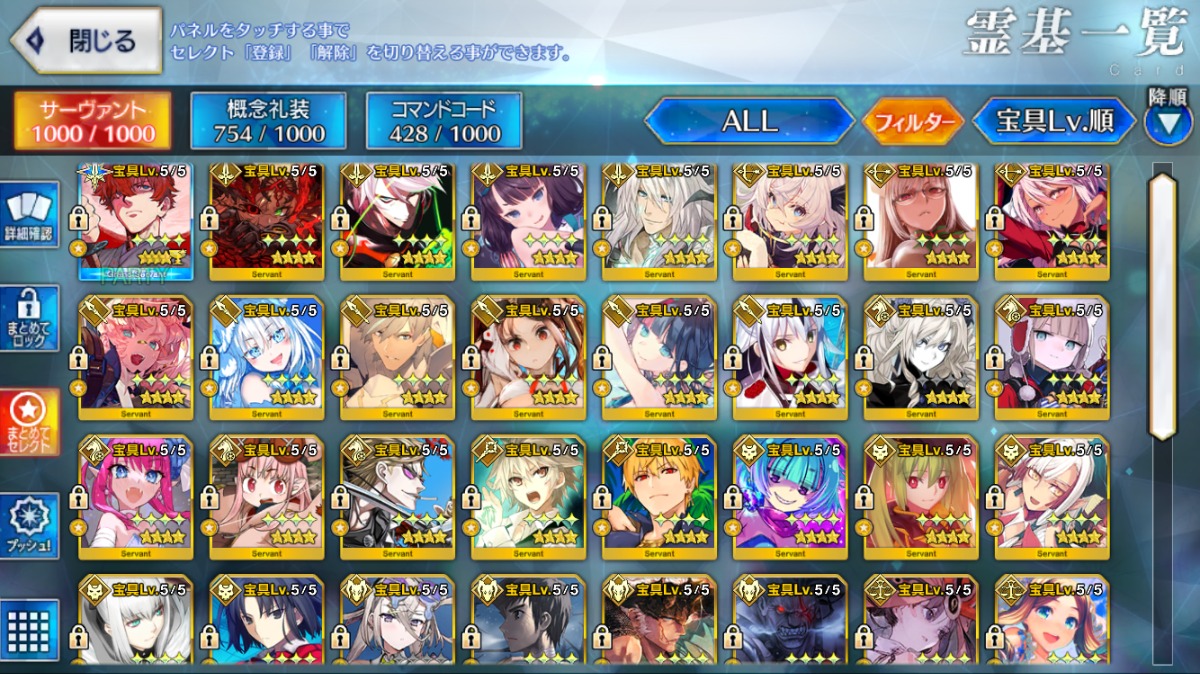Show the コマンドコード tab
This screenshot has height=674, width=1200.
point(444,122)
